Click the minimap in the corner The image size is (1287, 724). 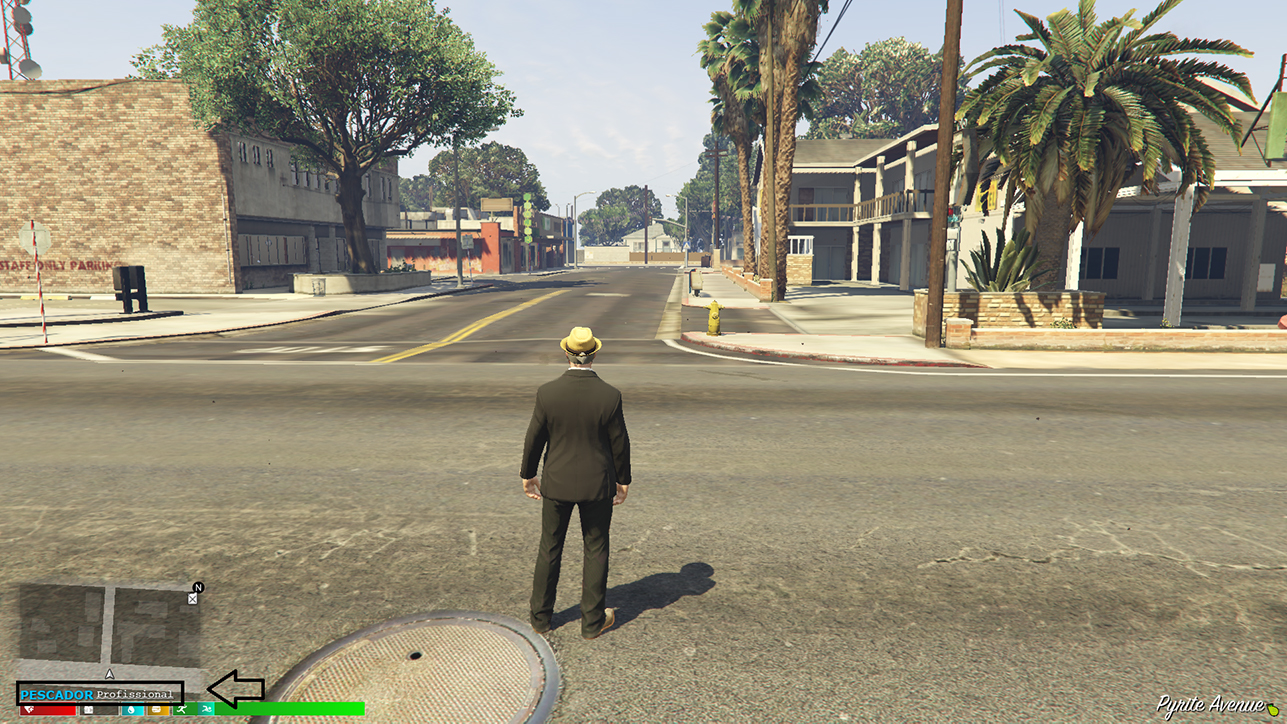click(100, 630)
